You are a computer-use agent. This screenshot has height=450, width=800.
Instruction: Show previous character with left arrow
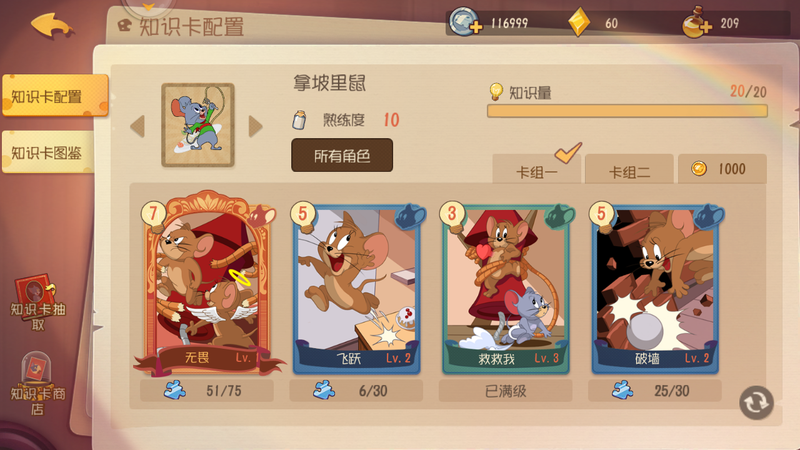click(x=138, y=125)
